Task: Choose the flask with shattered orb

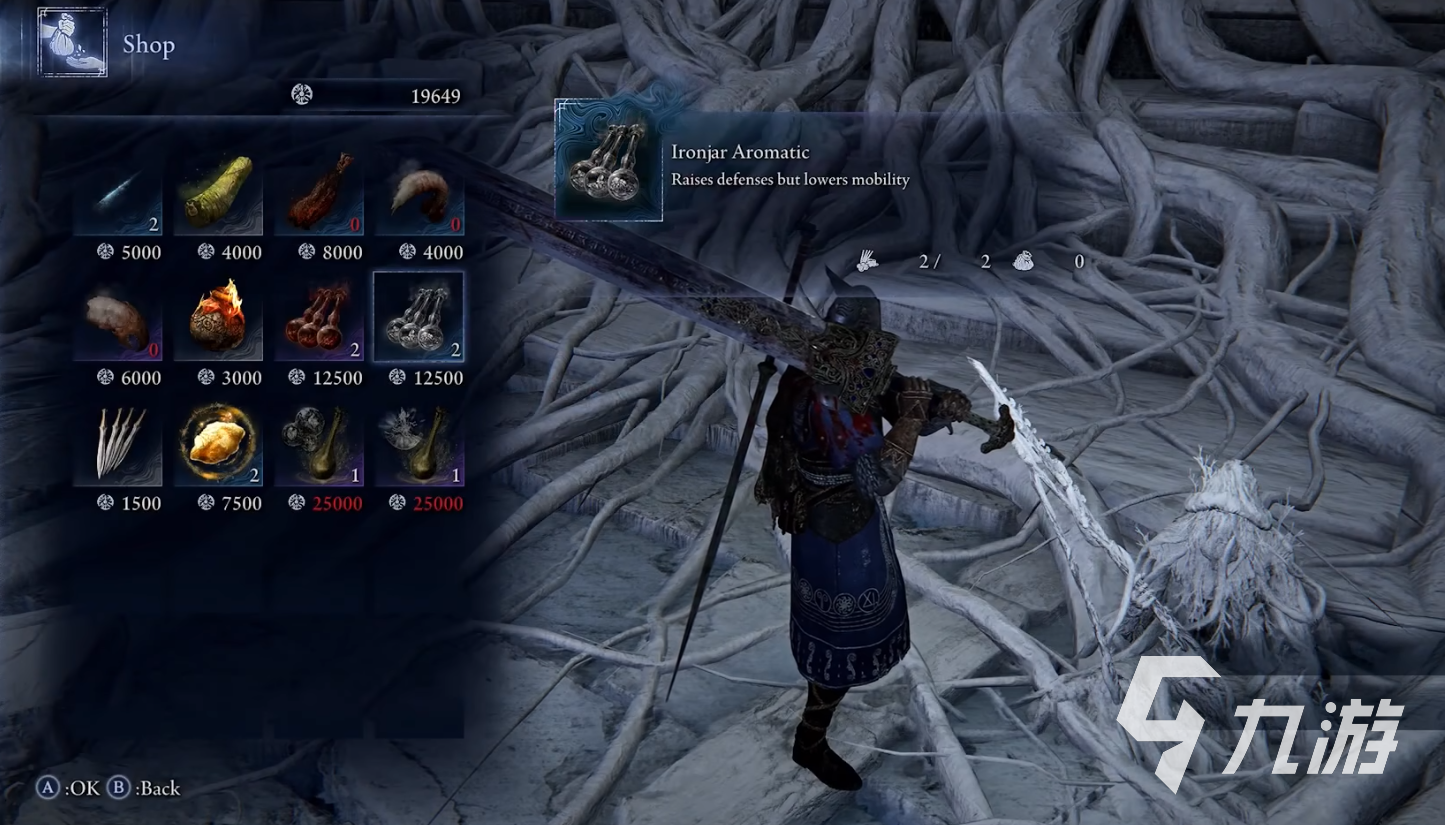Action: (419, 443)
